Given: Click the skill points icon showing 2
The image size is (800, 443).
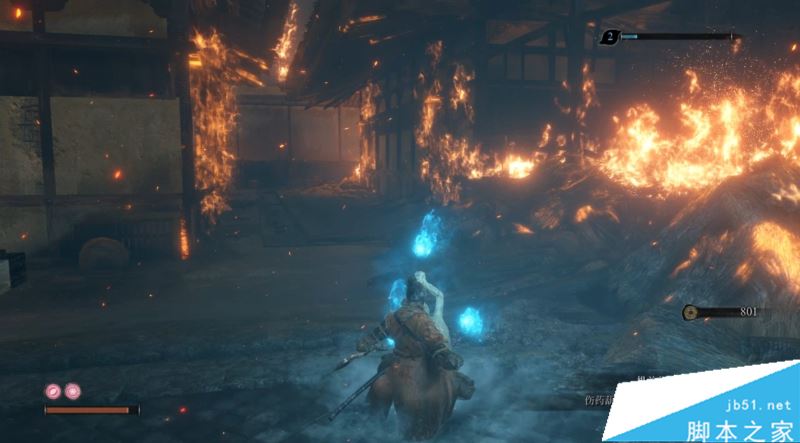Looking at the screenshot, I should pos(609,38).
